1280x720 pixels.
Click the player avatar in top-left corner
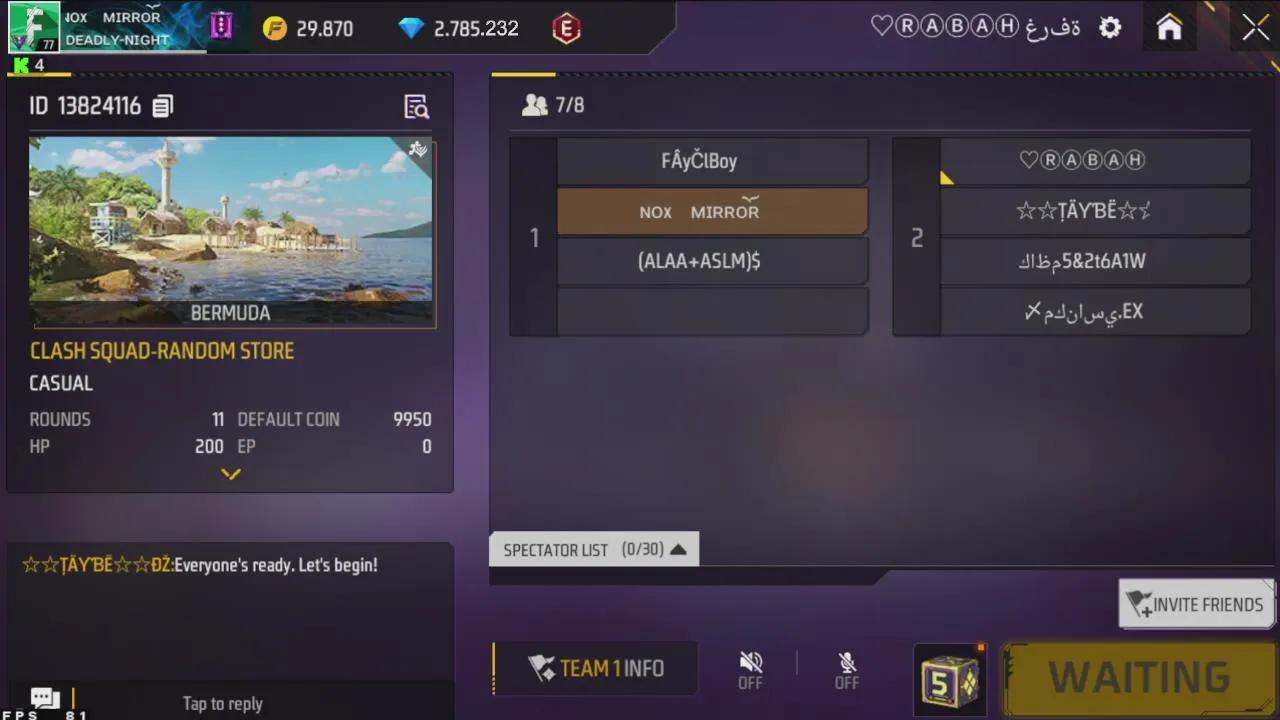(33, 27)
